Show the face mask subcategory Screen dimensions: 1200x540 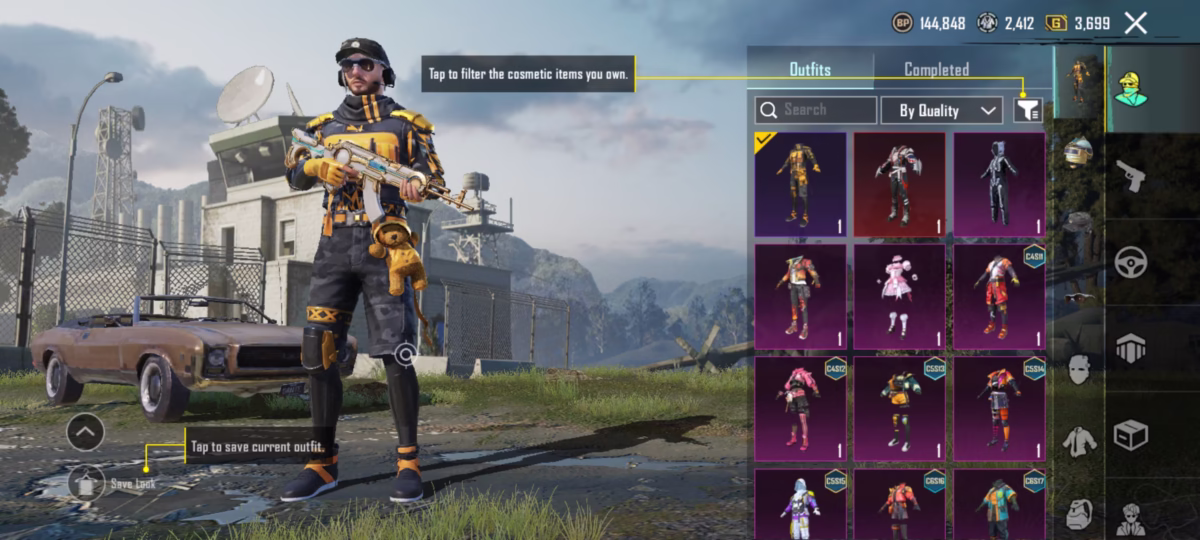pyautogui.click(x=1078, y=370)
